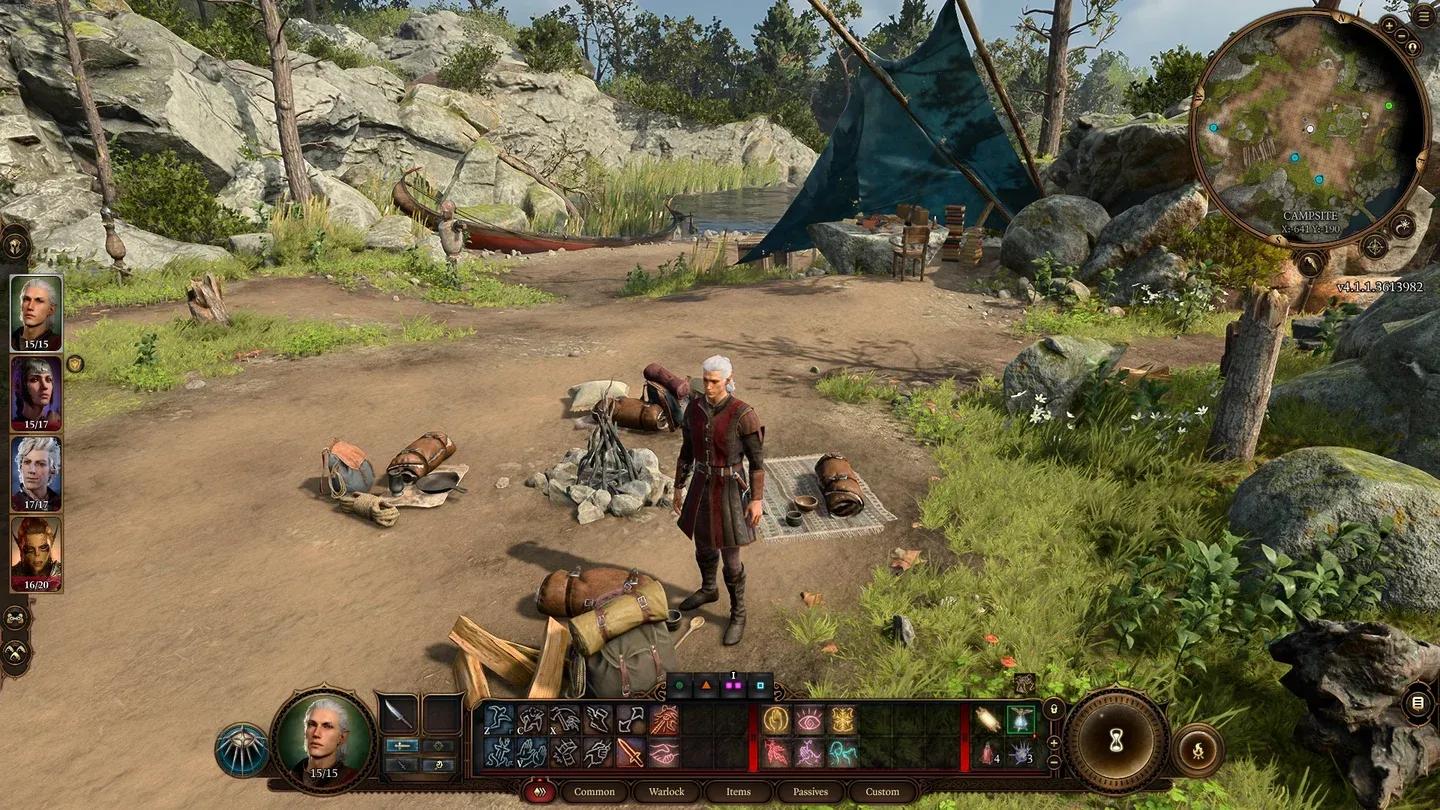Select the main-hand dagger weapon slot
The height and width of the screenshot is (810, 1440).
pyautogui.click(x=398, y=714)
